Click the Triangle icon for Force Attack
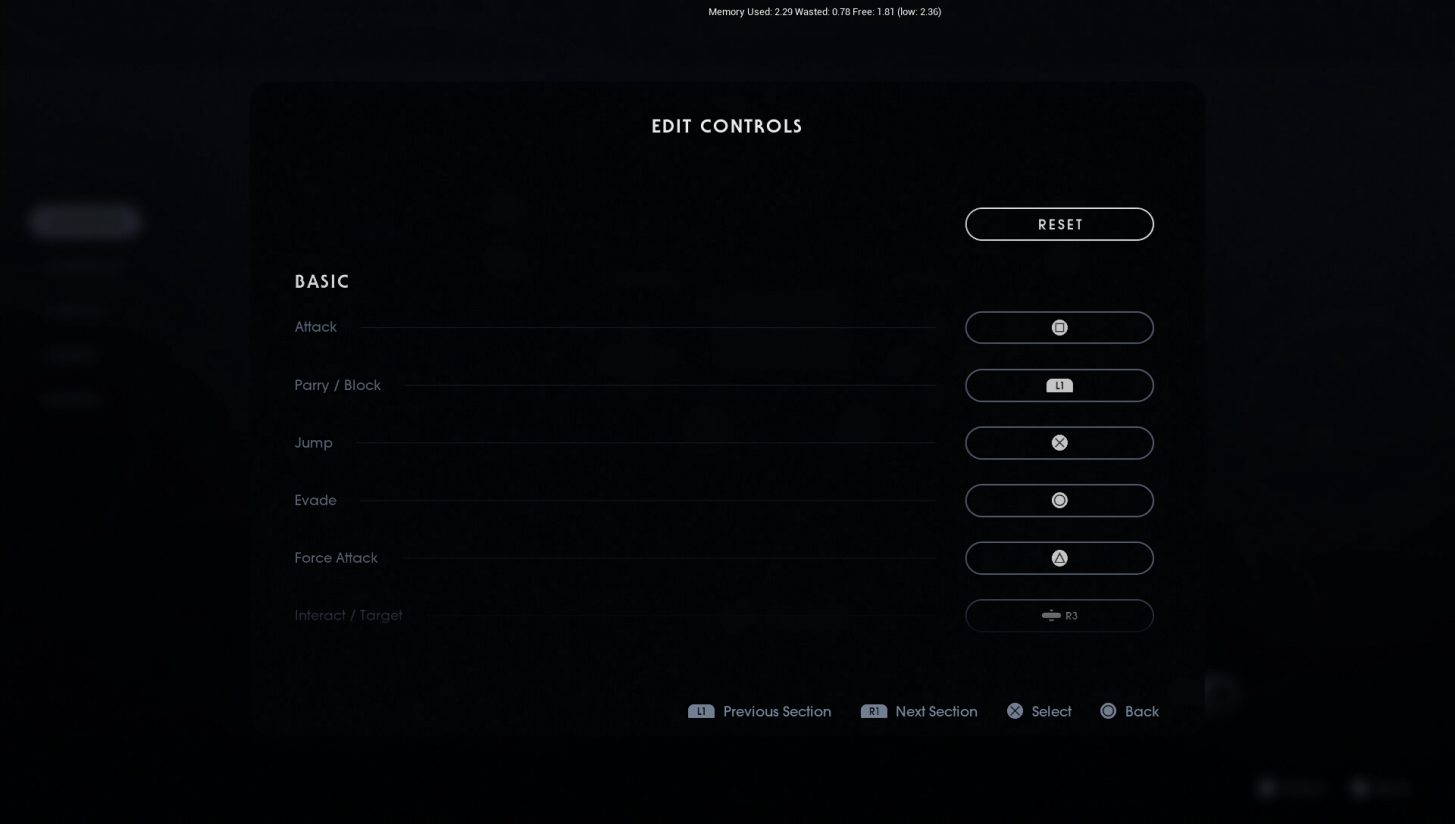The height and width of the screenshot is (824, 1455). pos(1058,557)
